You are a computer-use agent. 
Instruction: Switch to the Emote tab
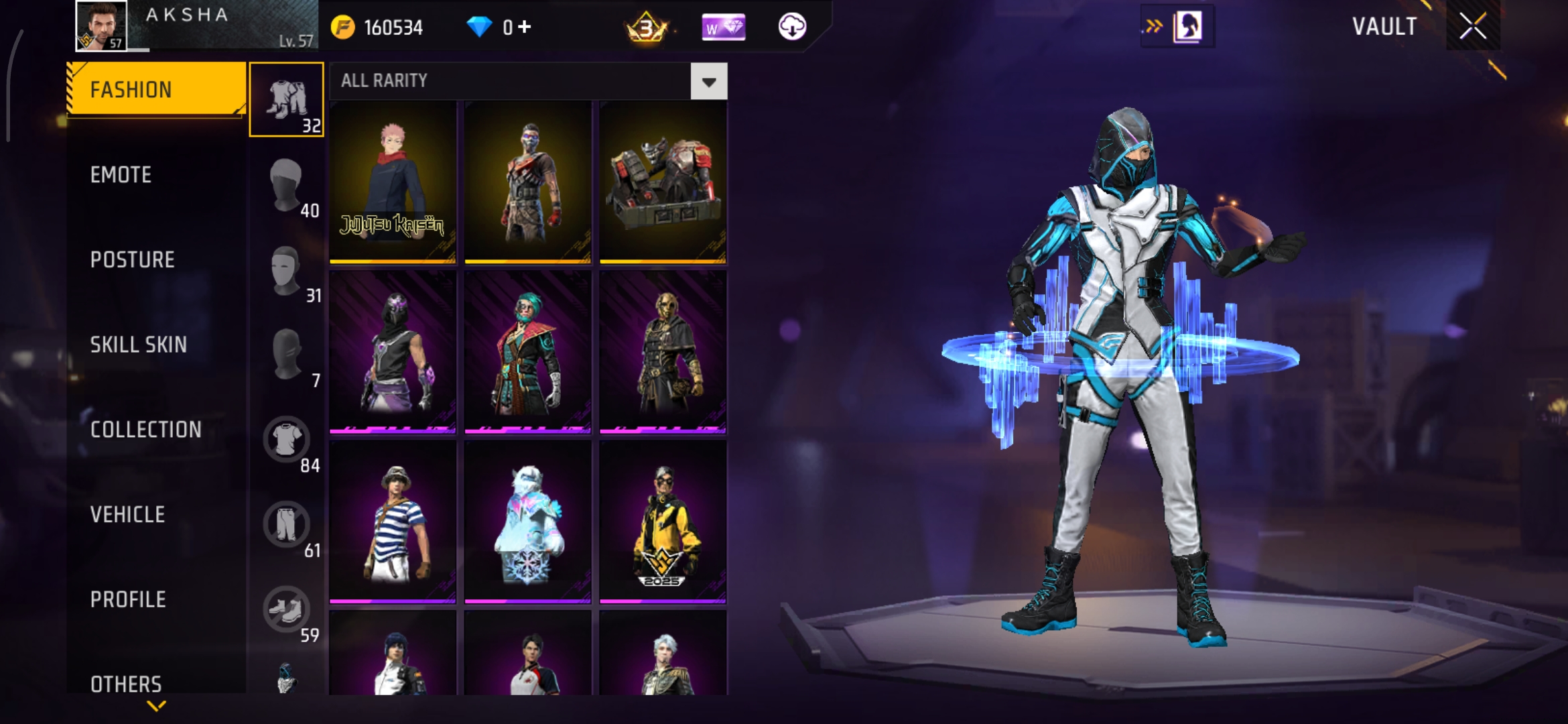coord(121,175)
